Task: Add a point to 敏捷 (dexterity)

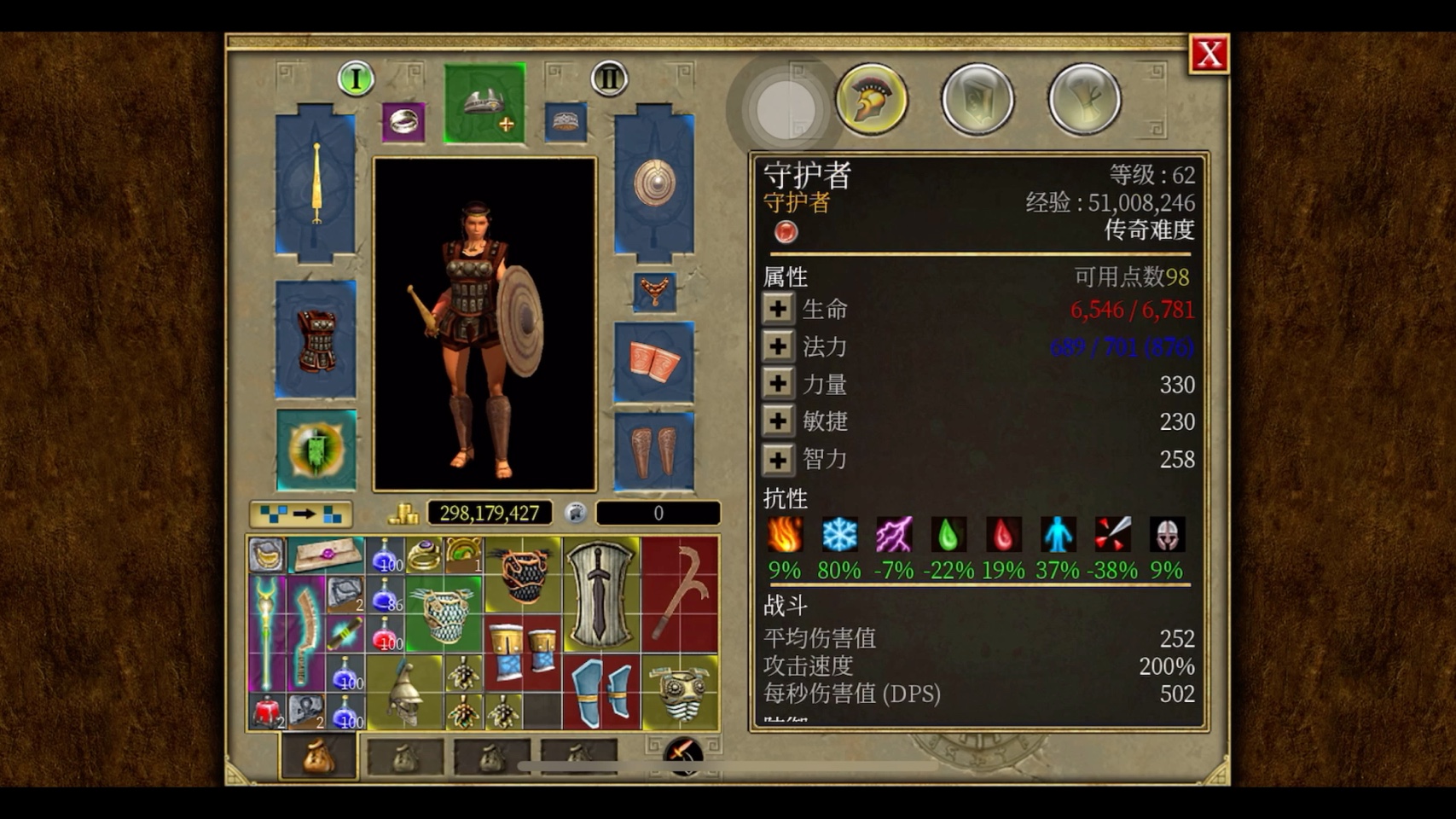Action: [x=777, y=421]
